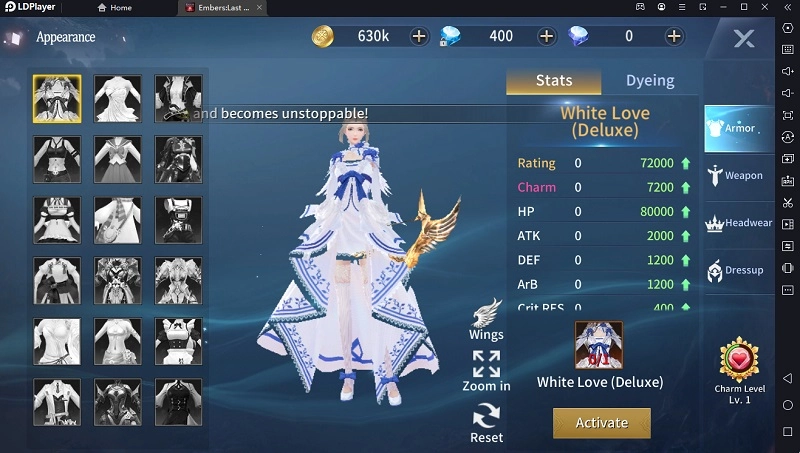Toggle the Wings display
This screenshot has width=800, height=453.
(x=486, y=318)
